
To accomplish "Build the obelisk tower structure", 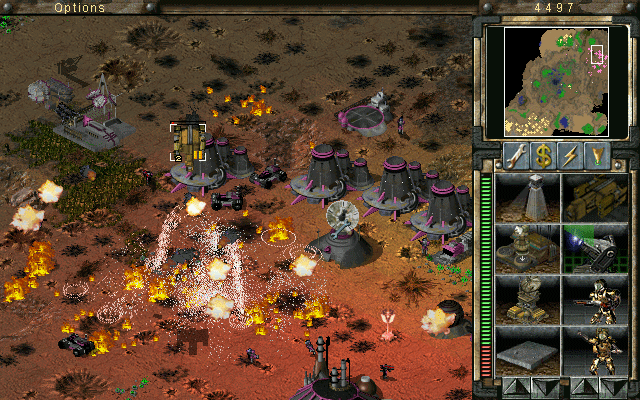I will coord(527,197).
